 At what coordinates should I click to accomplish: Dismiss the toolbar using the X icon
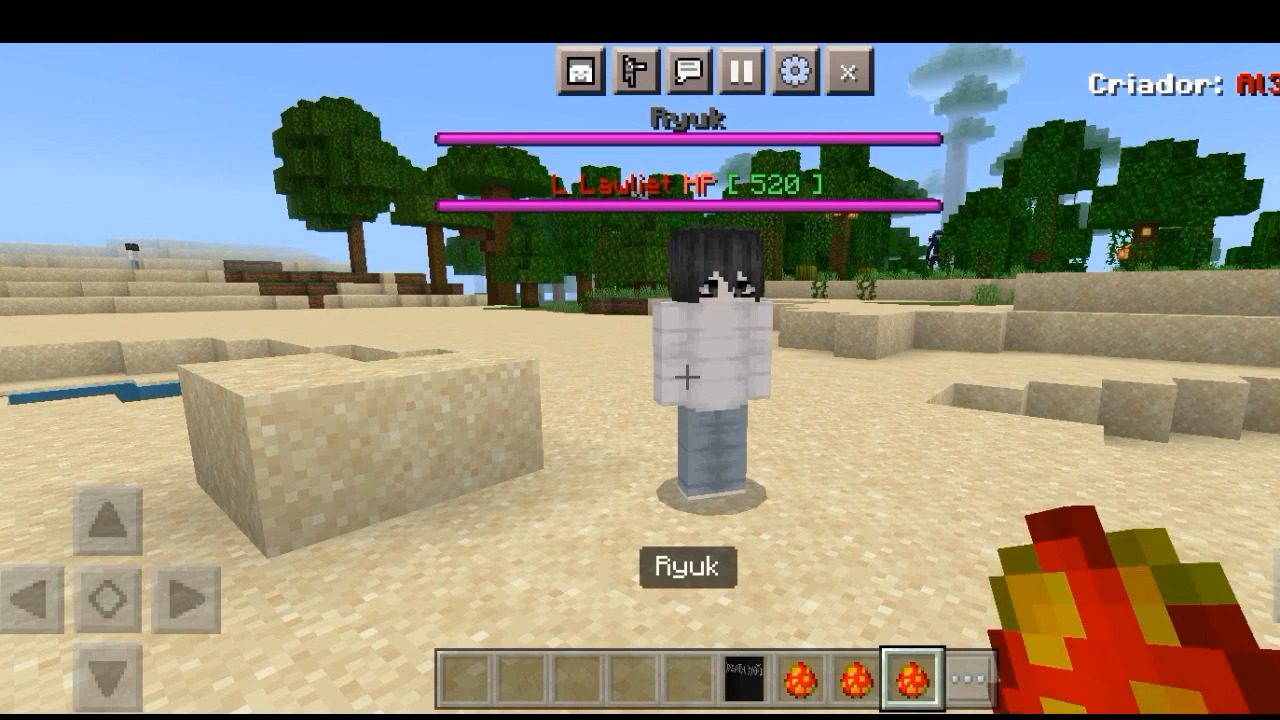848,72
